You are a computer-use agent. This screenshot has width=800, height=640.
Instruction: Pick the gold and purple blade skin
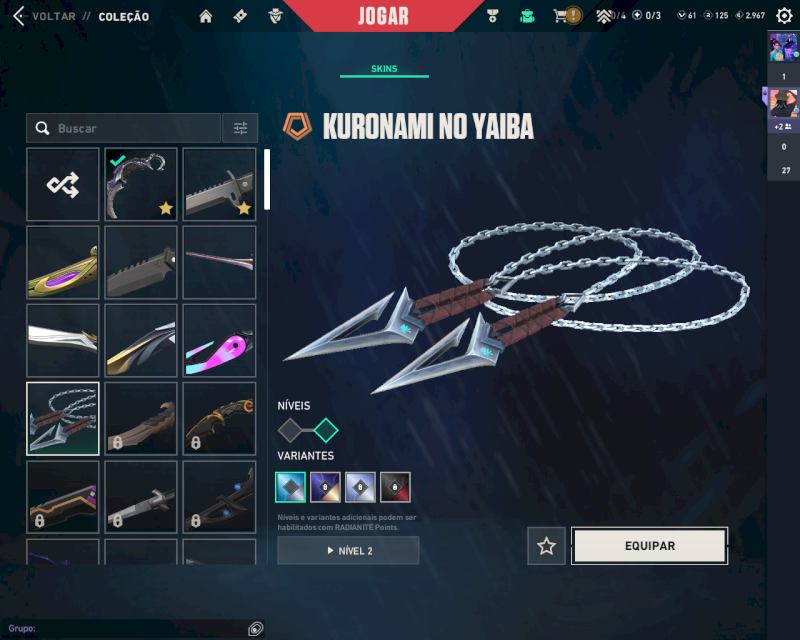pyautogui.click(x=63, y=262)
